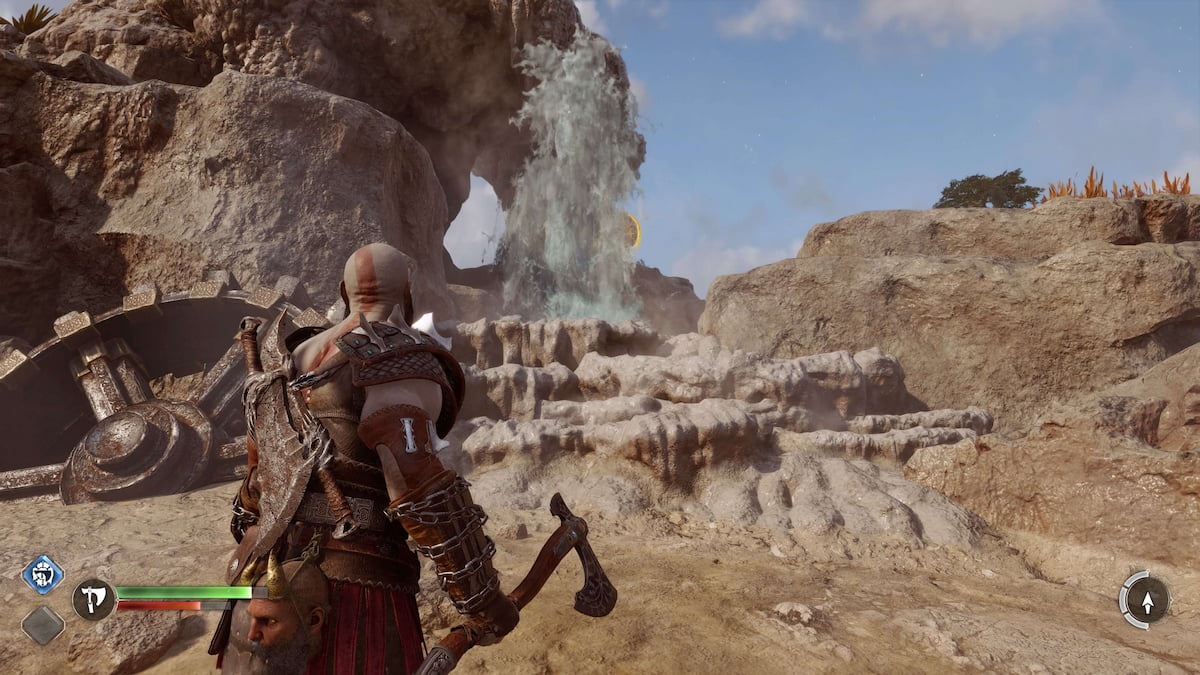Image resolution: width=1200 pixels, height=675 pixels.
Task: Click the Leviathan Axe weapon icon
Action: tap(93, 599)
